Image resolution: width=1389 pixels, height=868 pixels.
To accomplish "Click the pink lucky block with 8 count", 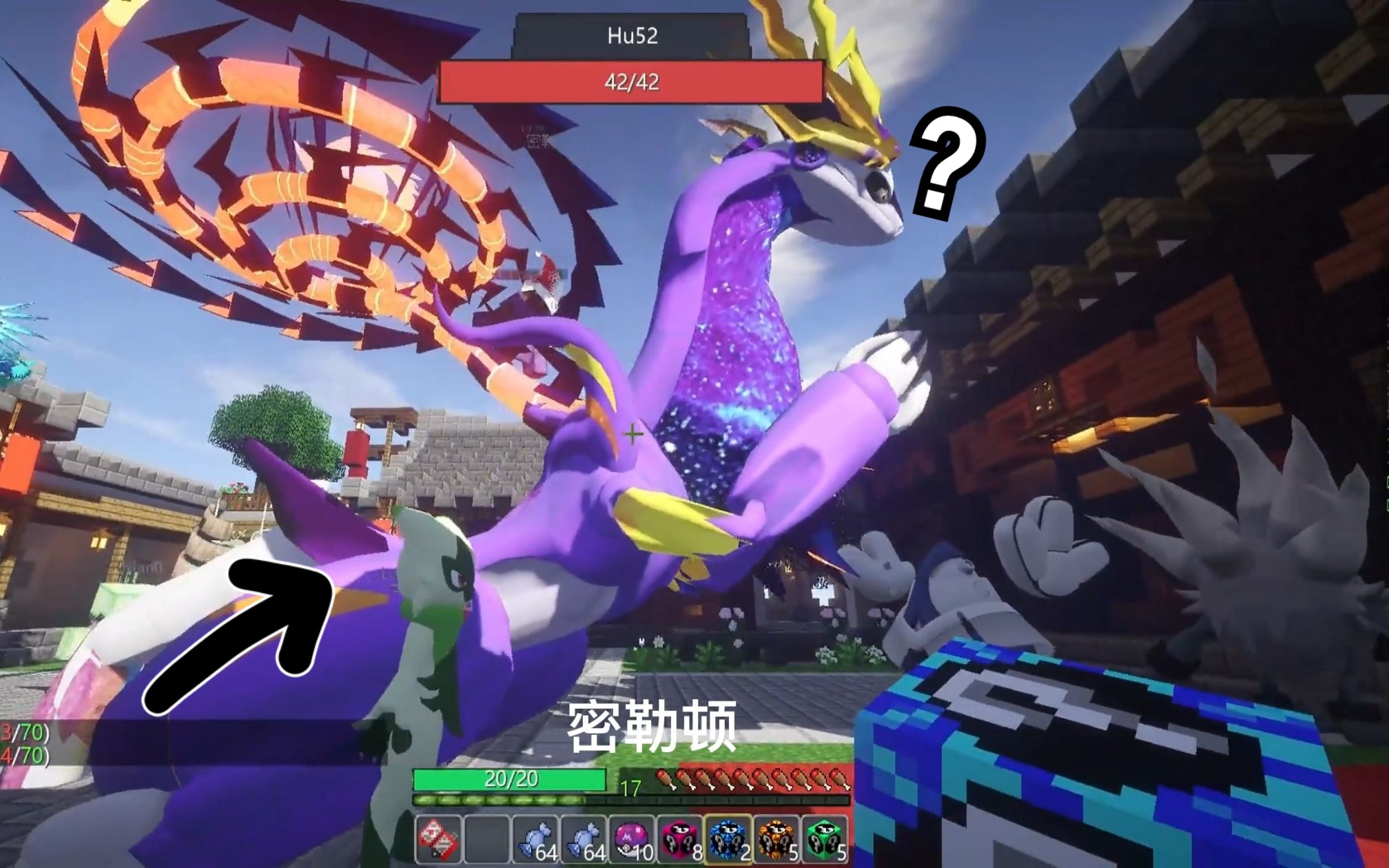I will tap(681, 840).
